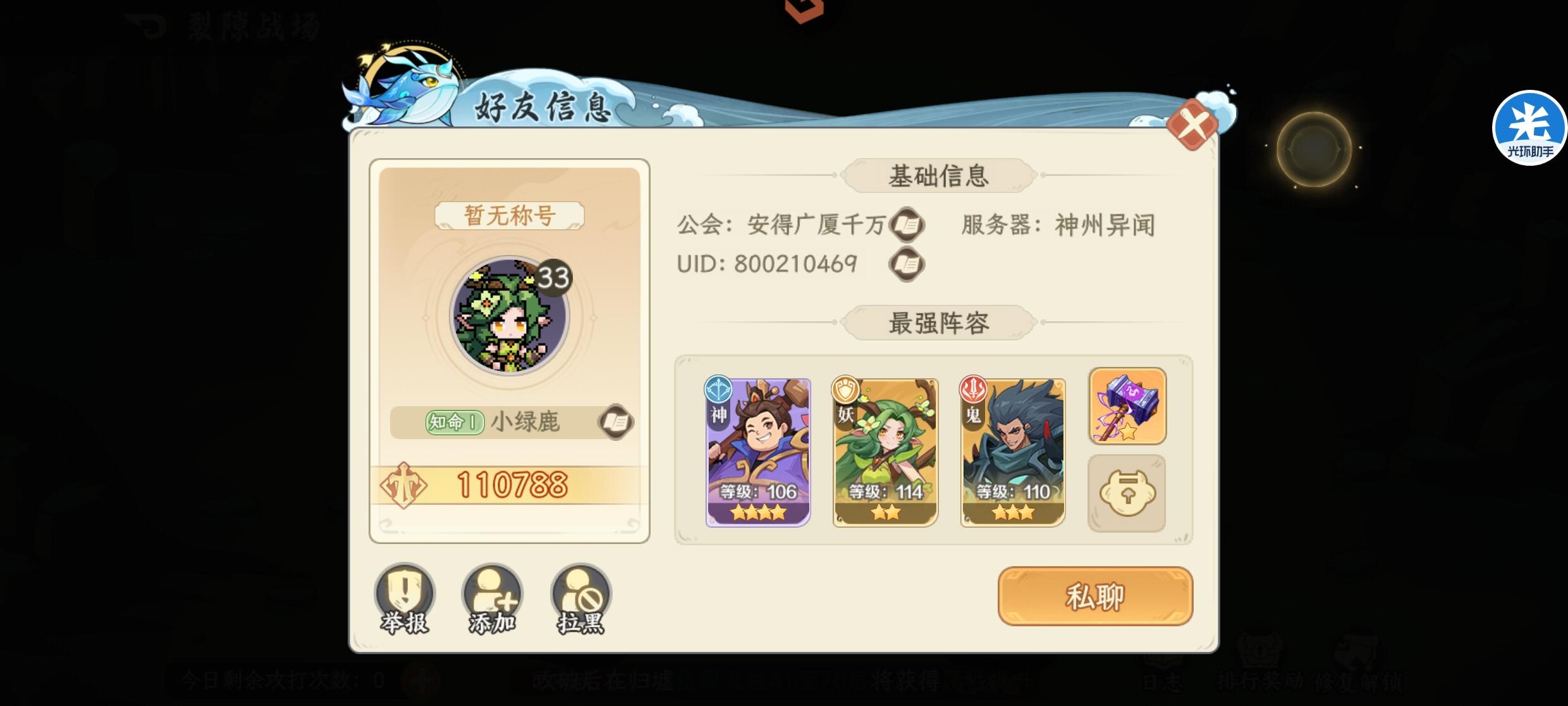Open guild details icon beside 安得广厦千万
Screen dimensions: 1568x706
point(907,226)
